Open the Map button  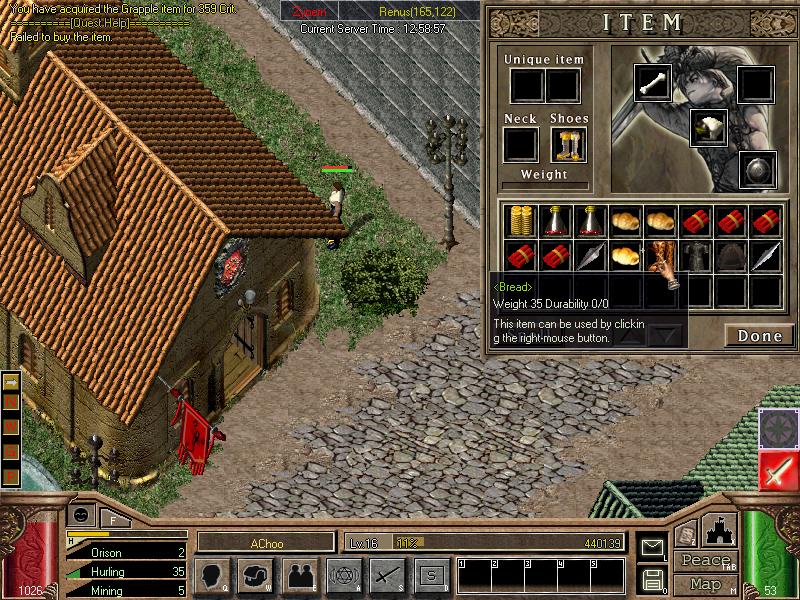tap(705, 584)
